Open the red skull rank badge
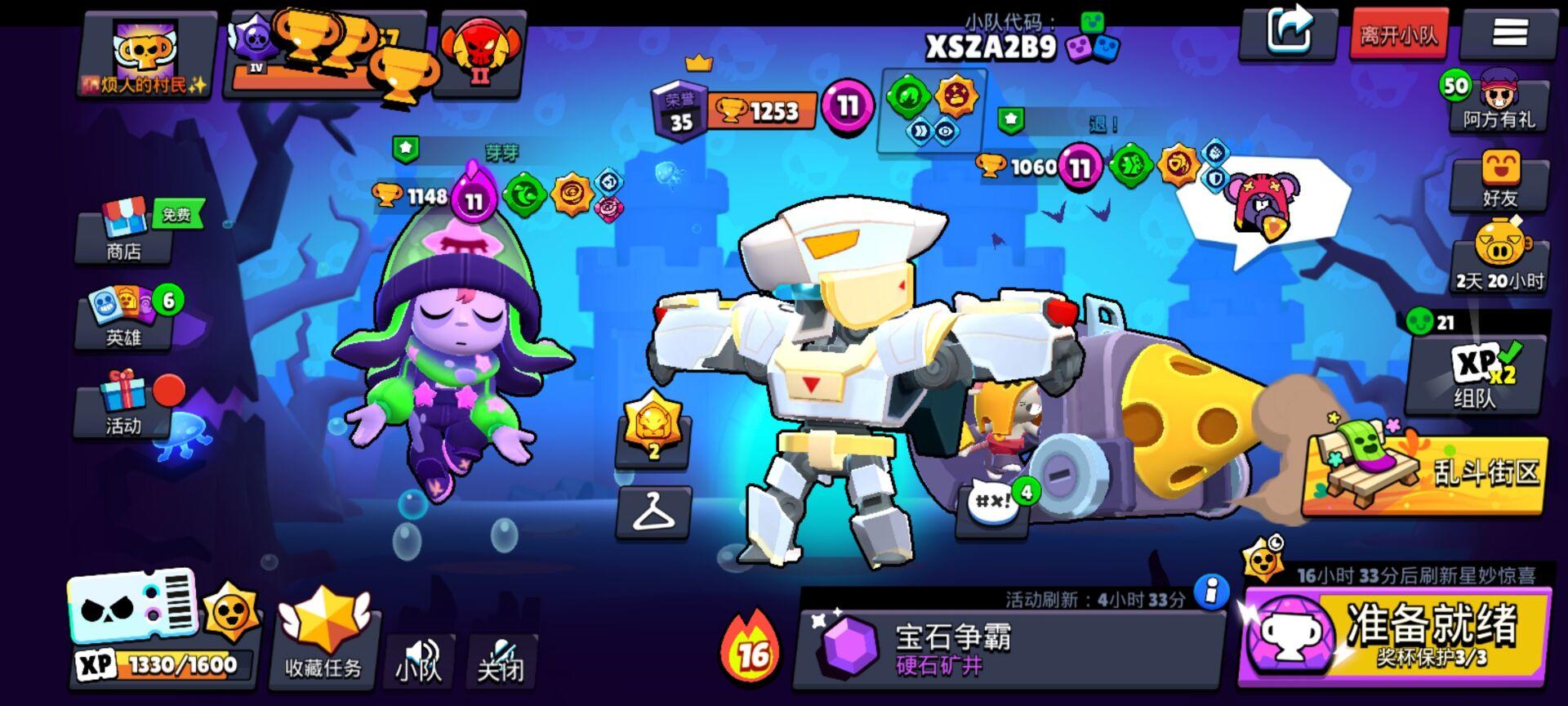1568x706 pixels. click(x=482, y=49)
